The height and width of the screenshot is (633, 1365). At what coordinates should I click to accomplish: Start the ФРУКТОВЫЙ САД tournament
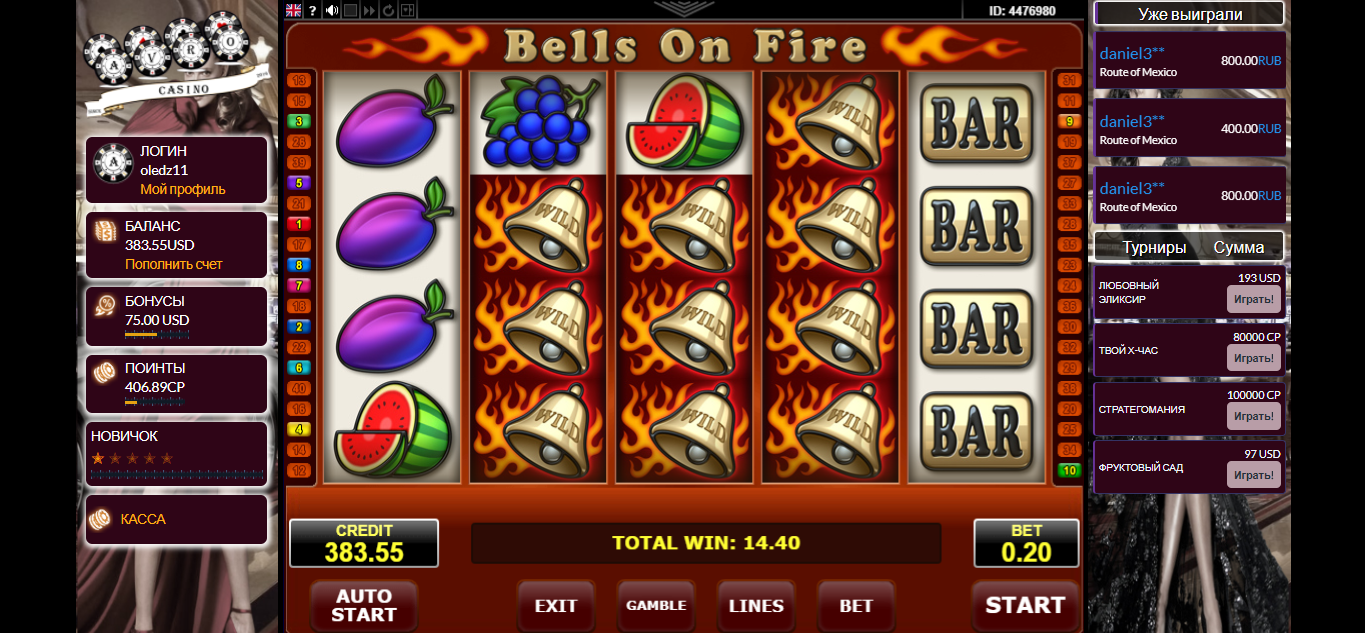point(1253,474)
